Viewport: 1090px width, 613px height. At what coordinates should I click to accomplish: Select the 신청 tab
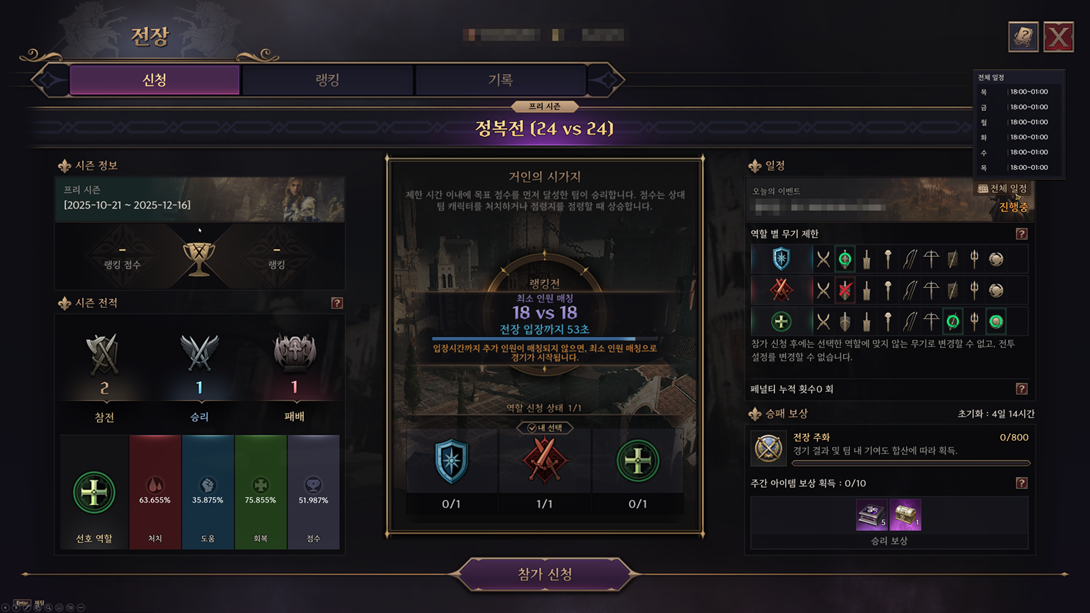point(154,80)
